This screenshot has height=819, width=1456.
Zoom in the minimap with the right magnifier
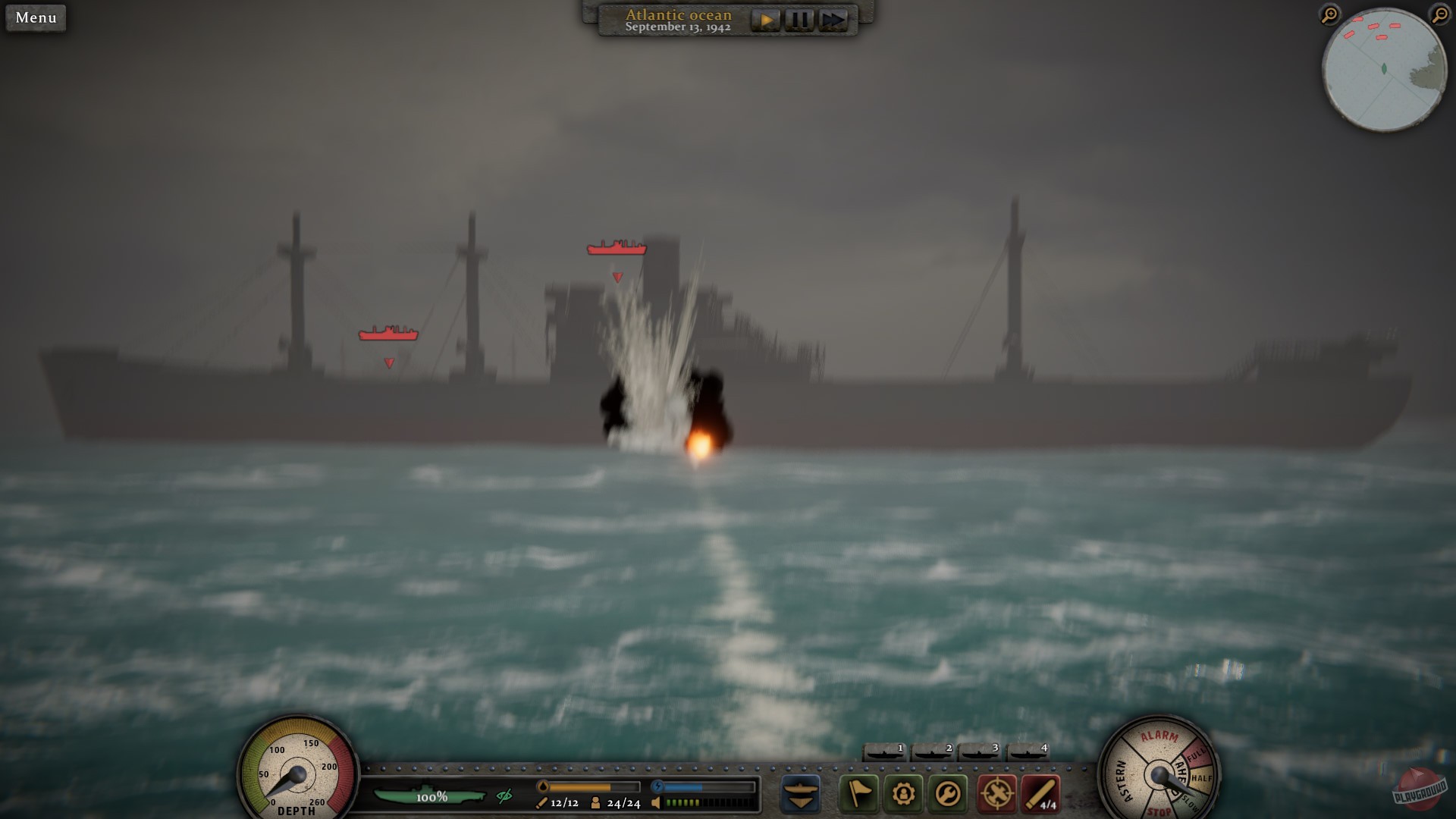pos(1440,15)
